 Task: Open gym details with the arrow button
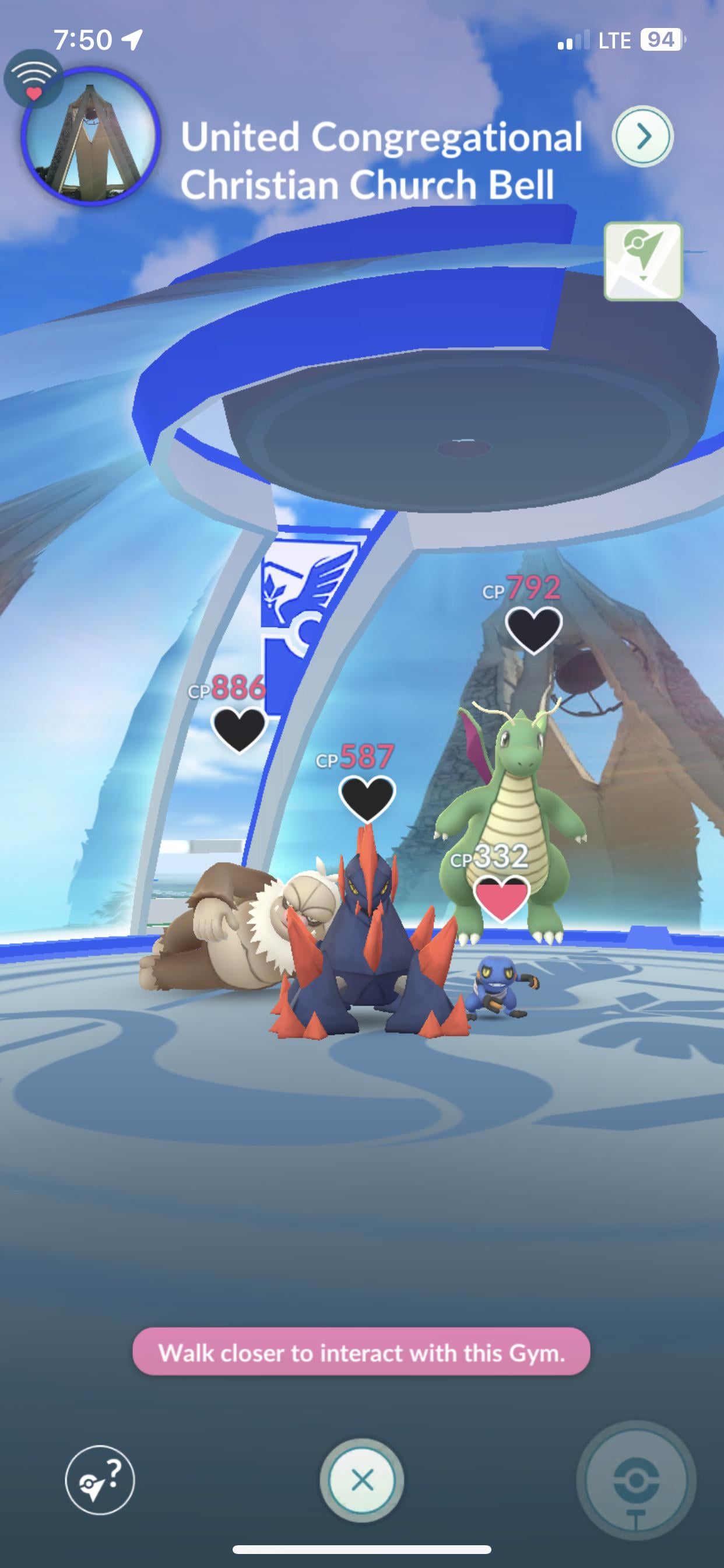pos(642,136)
